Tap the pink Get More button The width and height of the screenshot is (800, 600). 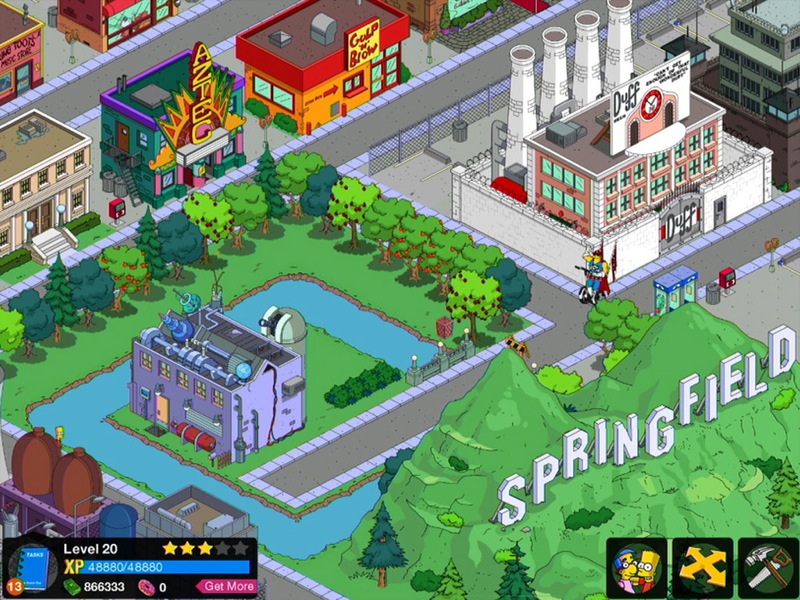pos(226,586)
